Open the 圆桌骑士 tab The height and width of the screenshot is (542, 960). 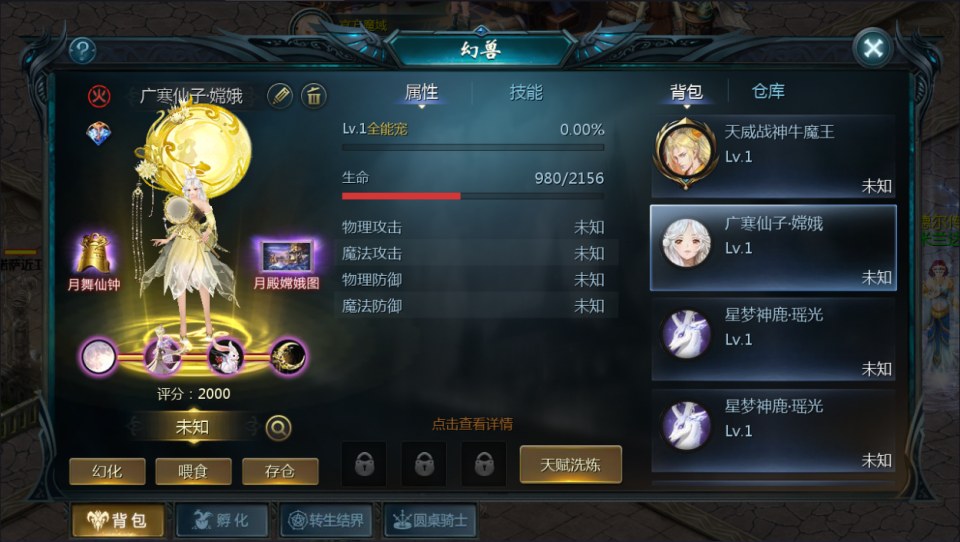[x=430, y=520]
